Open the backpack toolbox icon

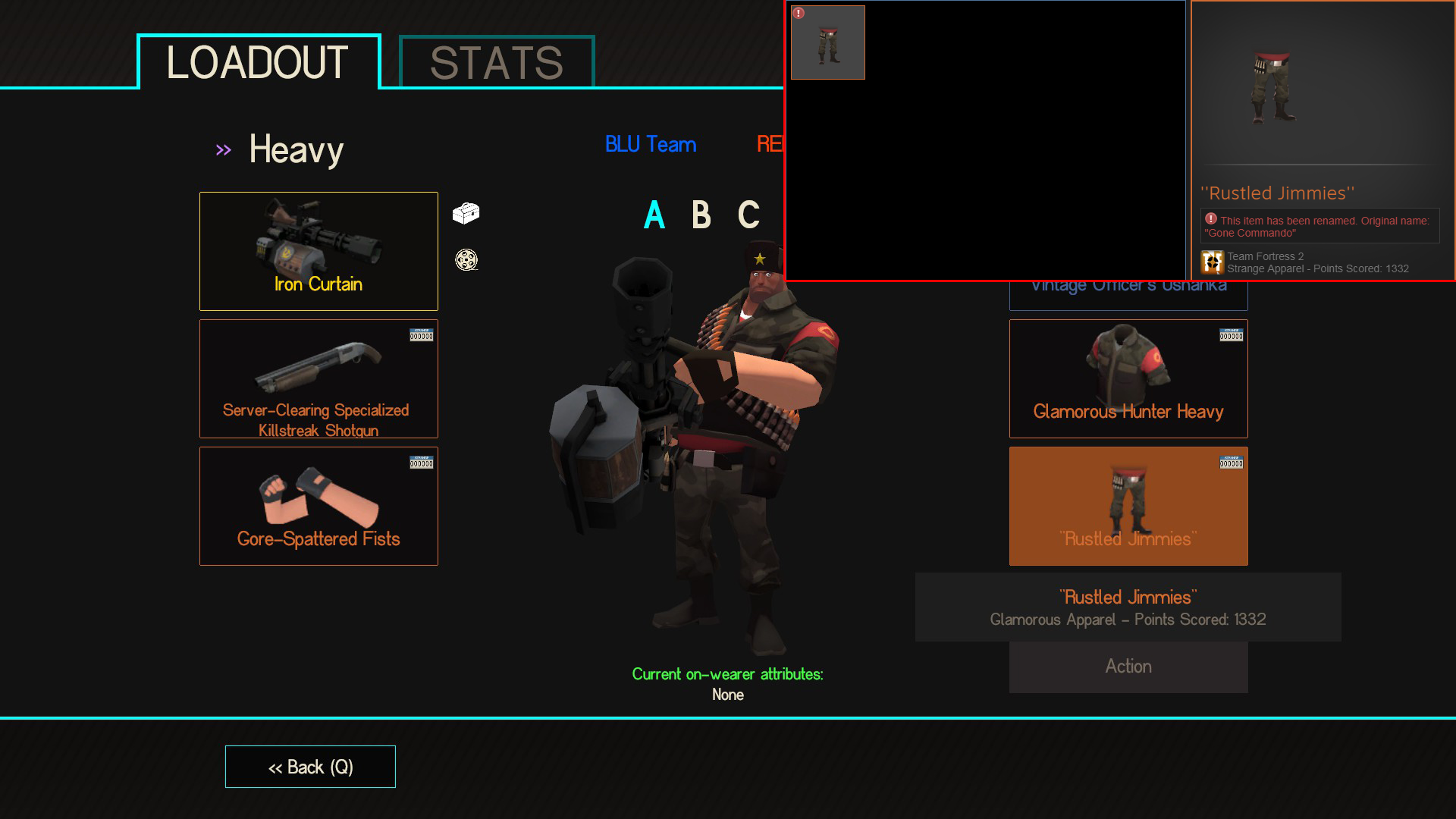(467, 213)
